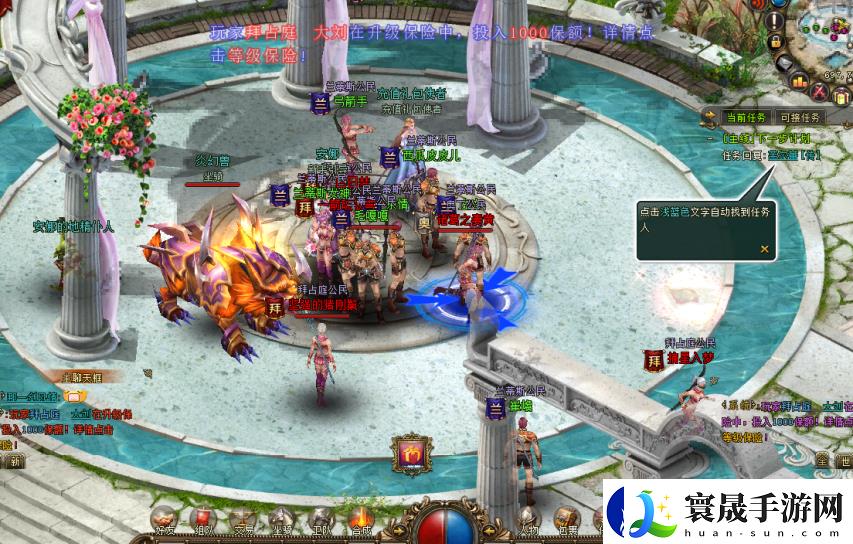The width and height of the screenshot is (853, 544).
Task: Open the 人物 character panel
Action: pos(529,520)
